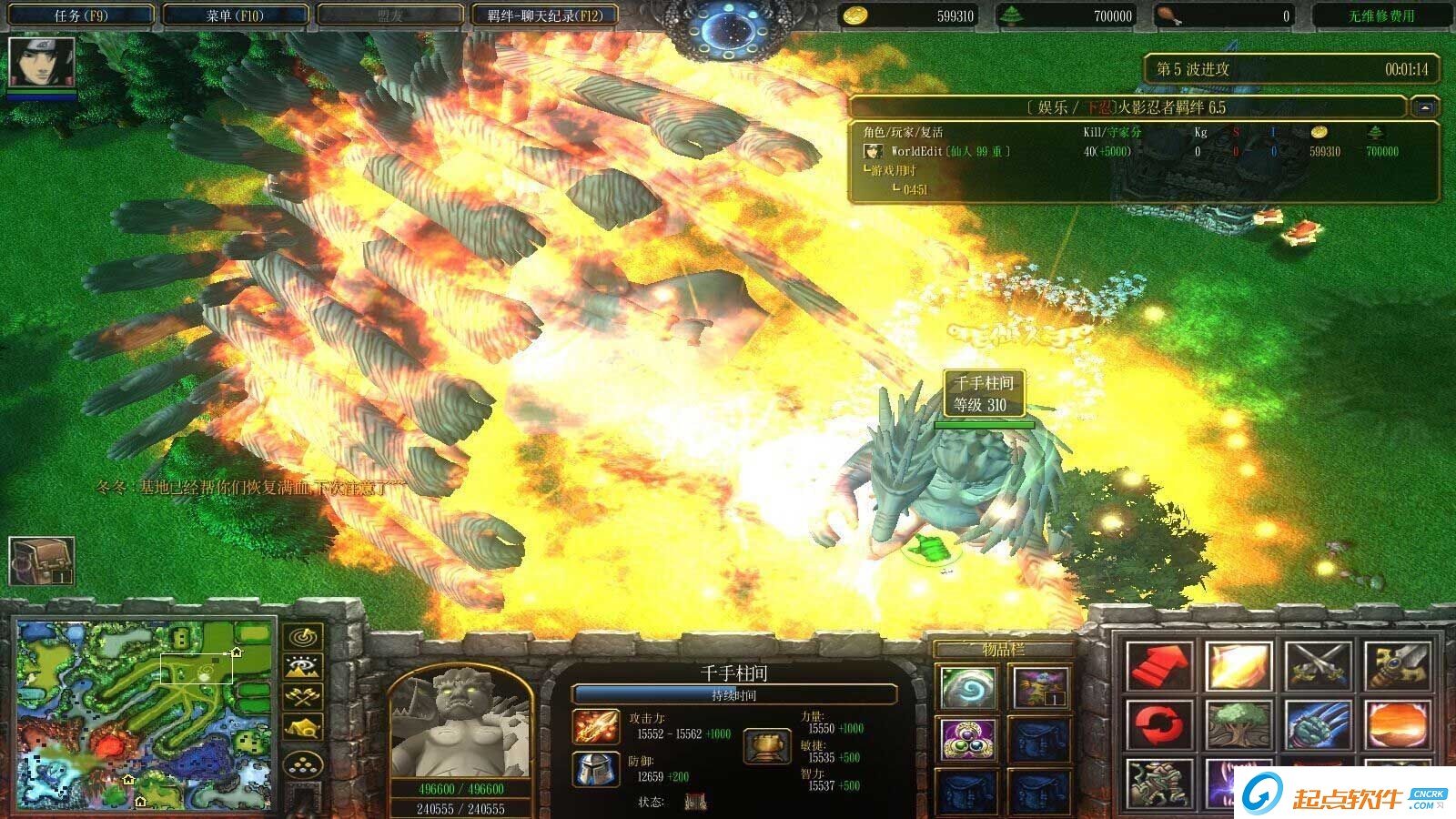Activate the crossed swords attack command
The width and height of the screenshot is (1456, 819).
[x=1317, y=667]
